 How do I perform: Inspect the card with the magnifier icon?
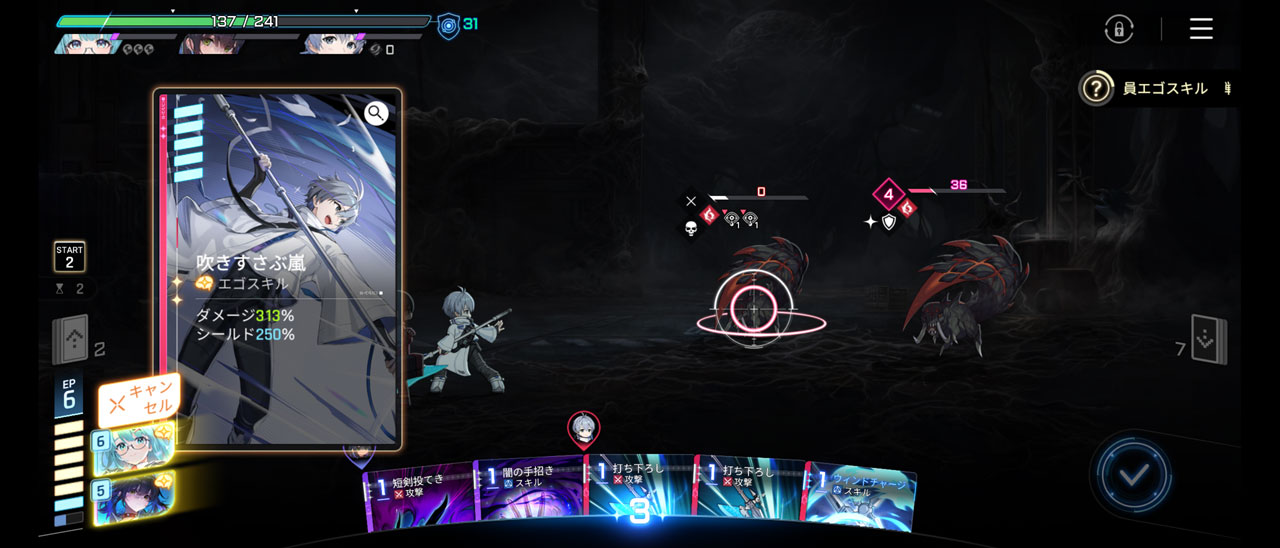tap(376, 113)
